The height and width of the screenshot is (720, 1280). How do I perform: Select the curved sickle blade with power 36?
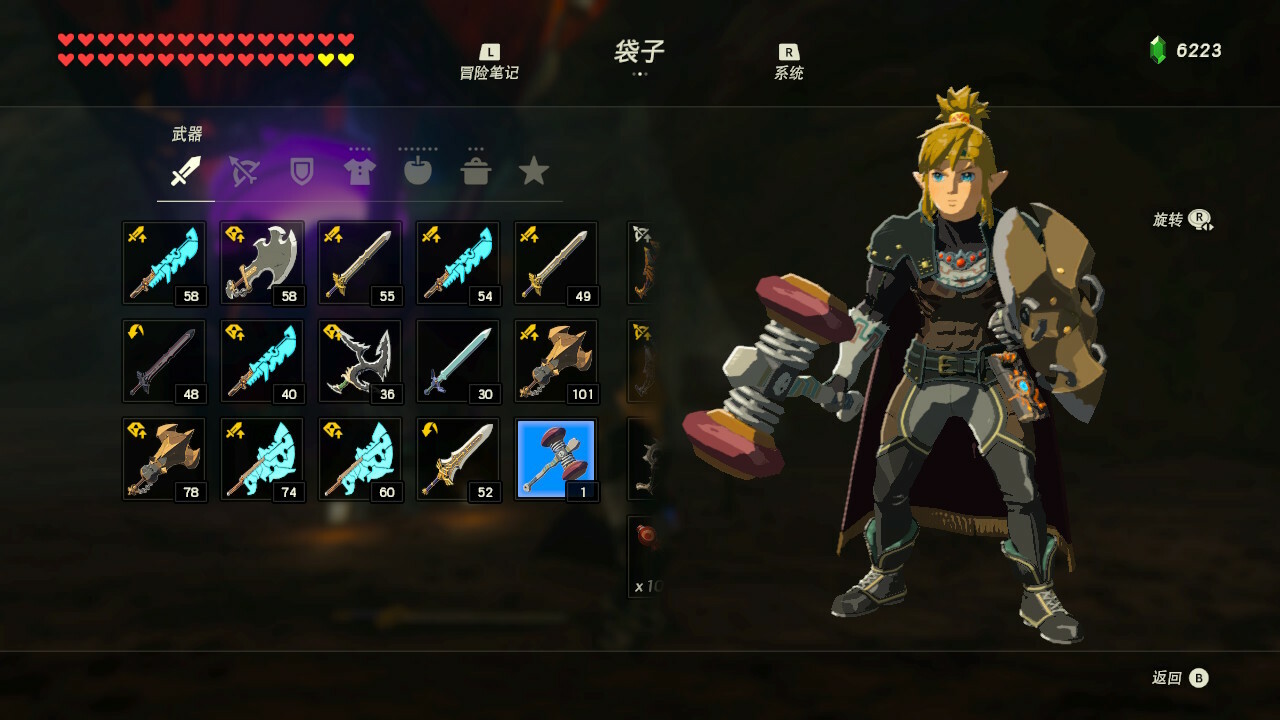coord(360,361)
